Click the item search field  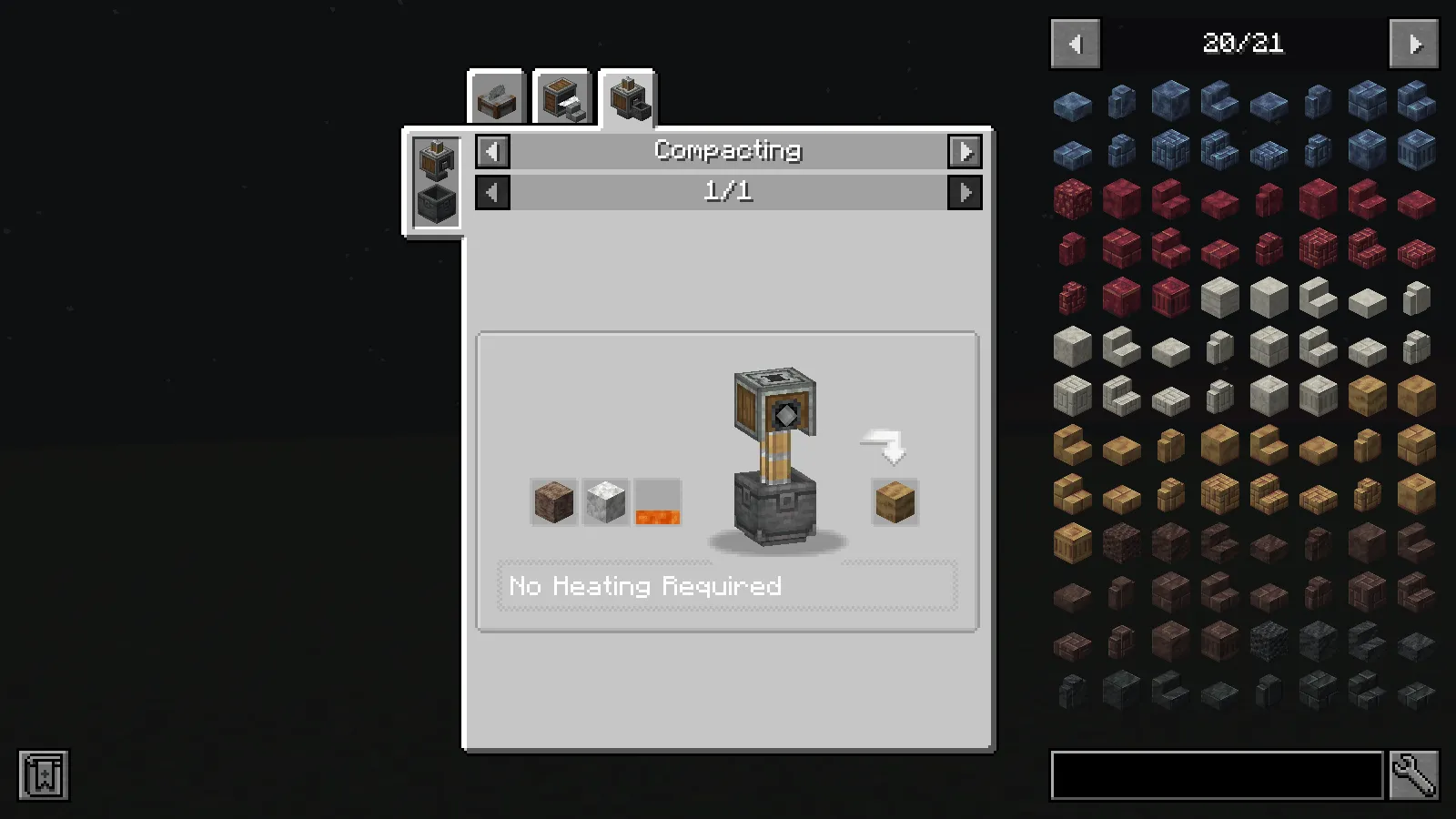click(1217, 776)
